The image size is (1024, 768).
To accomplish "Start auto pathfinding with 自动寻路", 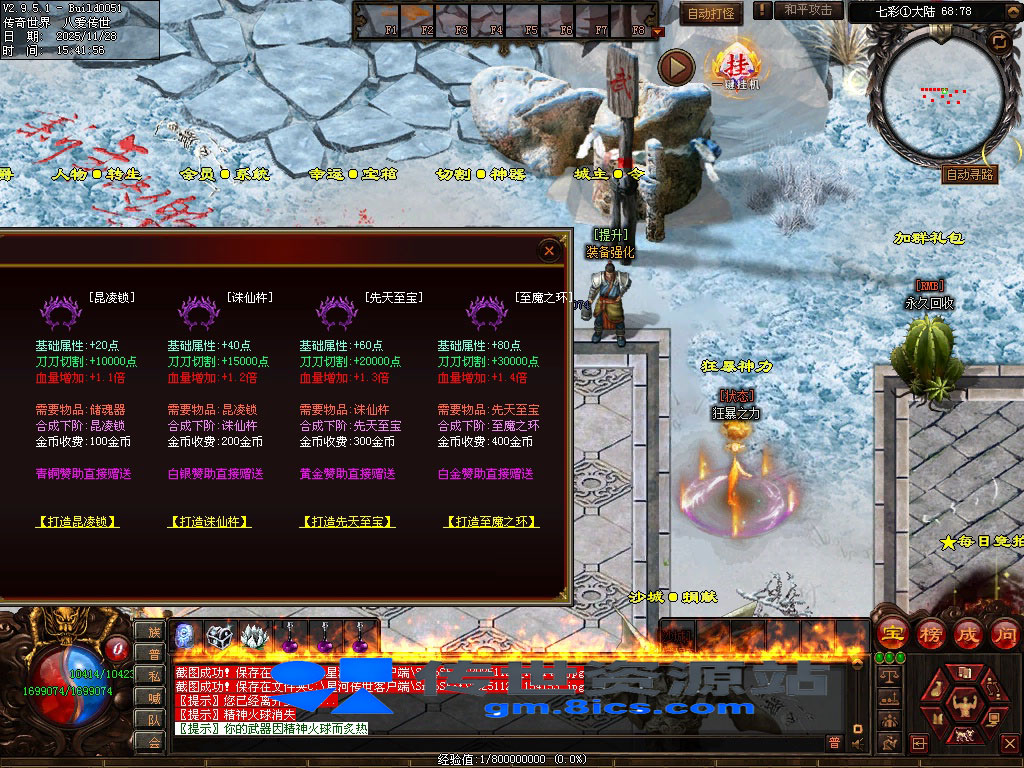I will tap(970, 174).
